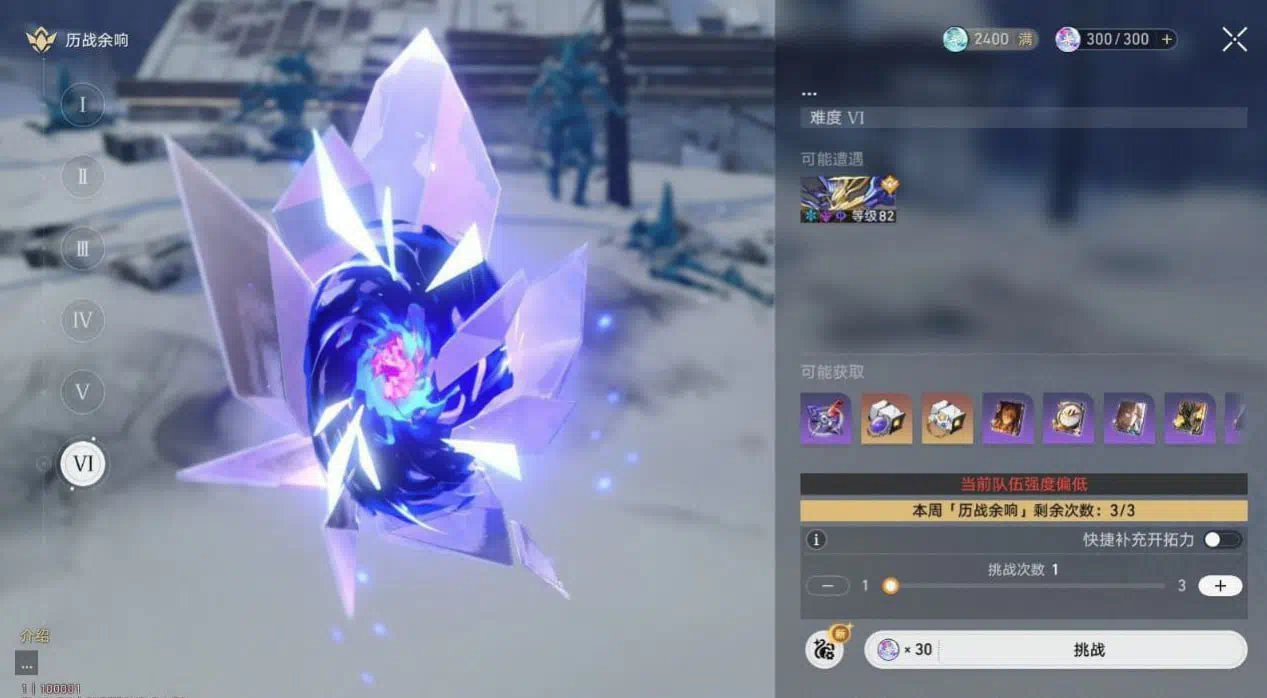Viewport: 1267px width, 698px height.
Task: Add Trailblaze Power with the plus icon
Action: (x=1166, y=39)
